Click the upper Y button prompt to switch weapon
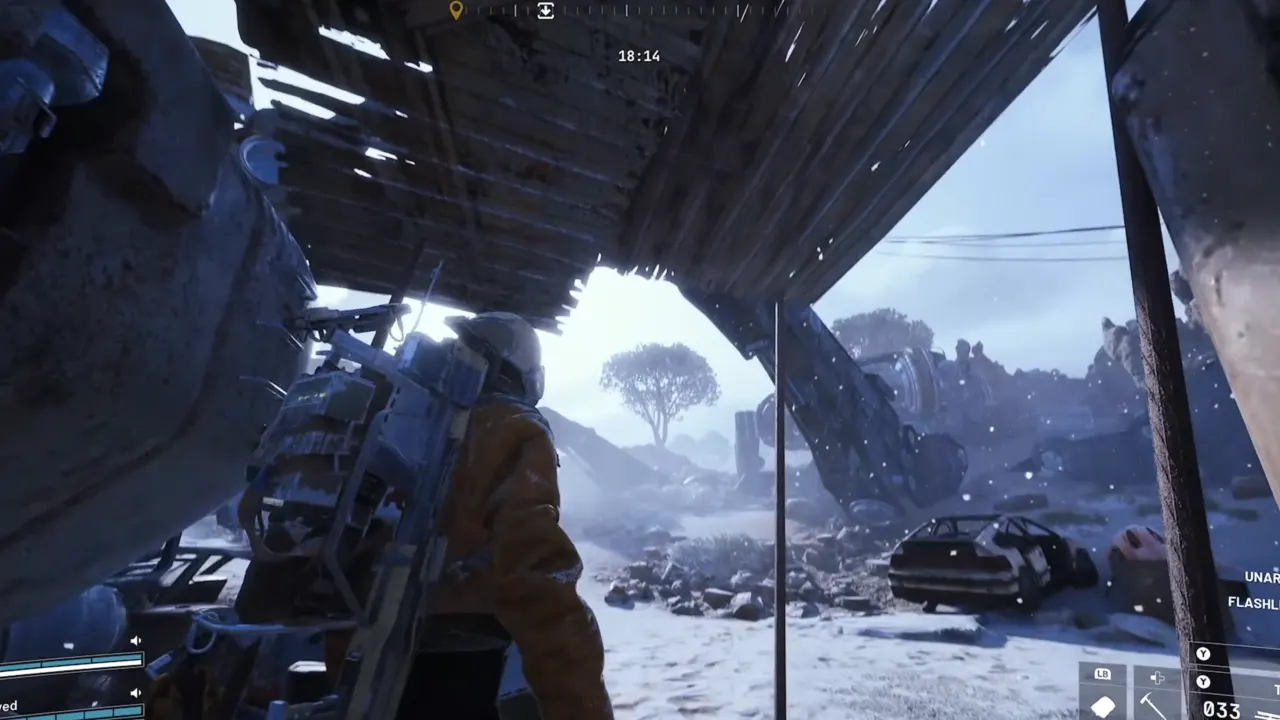 click(x=1203, y=654)
